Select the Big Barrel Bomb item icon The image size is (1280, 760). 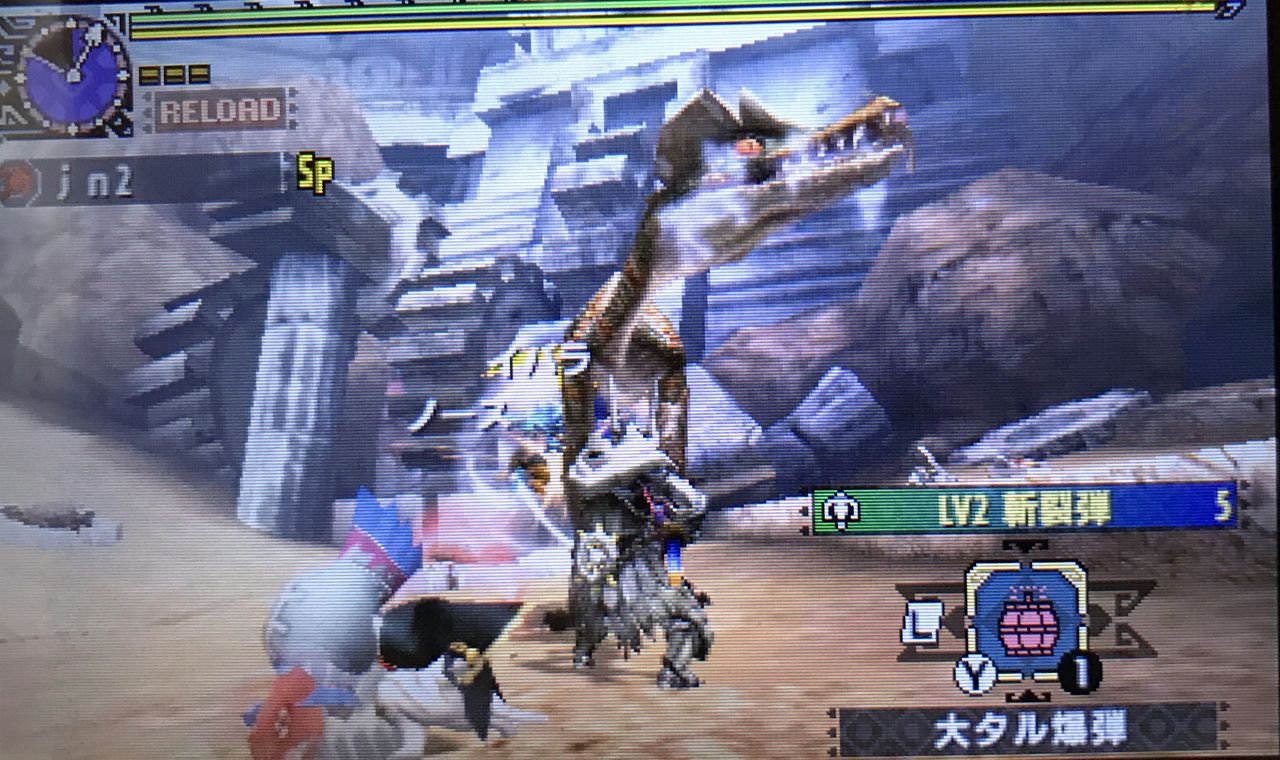point(1028,624)
